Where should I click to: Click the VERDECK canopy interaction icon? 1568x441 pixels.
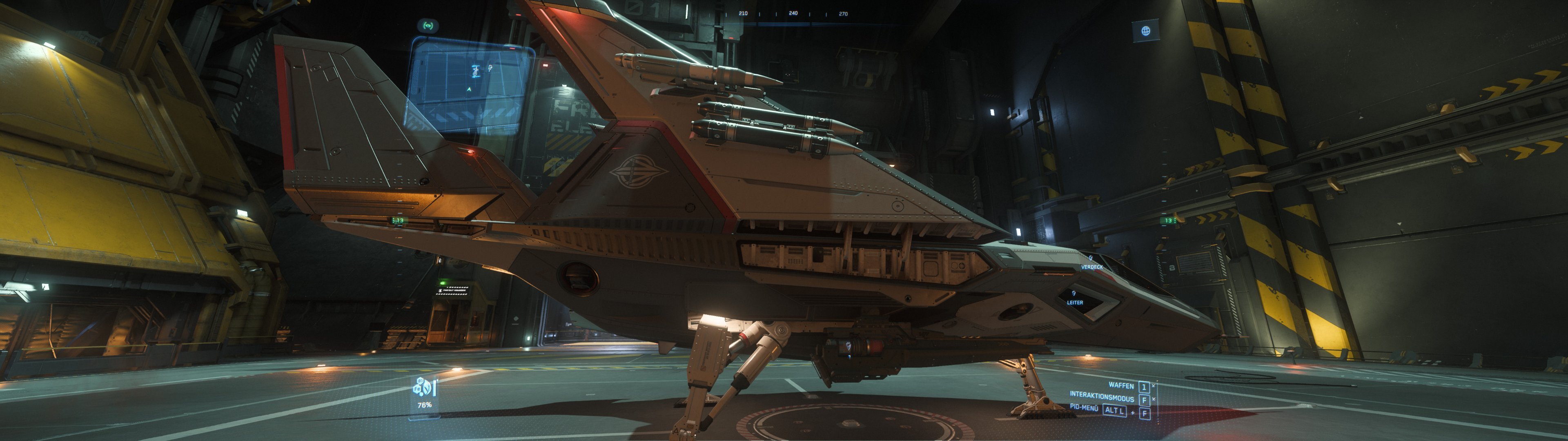1091,257
